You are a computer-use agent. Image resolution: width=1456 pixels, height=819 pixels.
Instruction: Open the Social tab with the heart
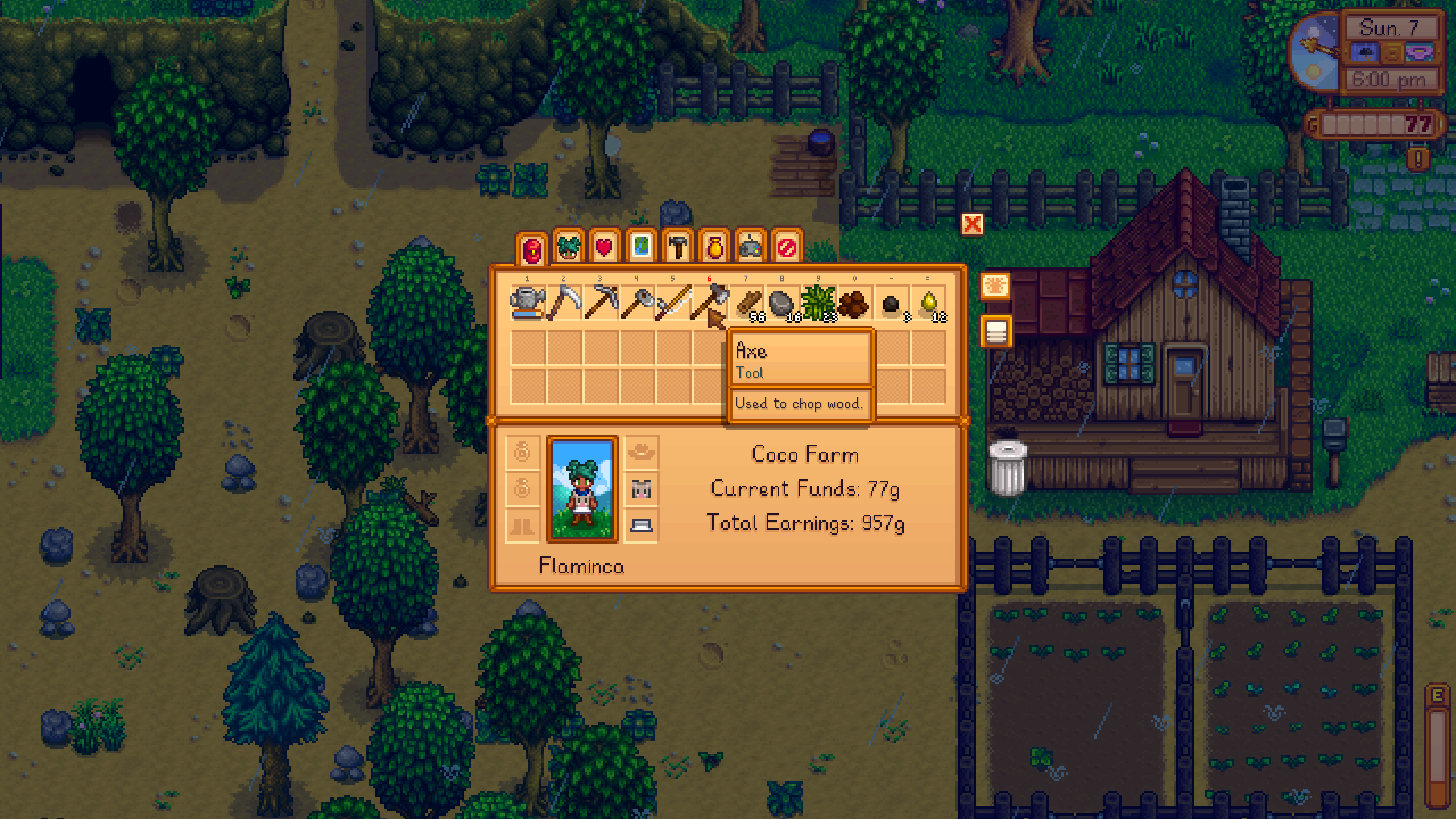(605, 248)
